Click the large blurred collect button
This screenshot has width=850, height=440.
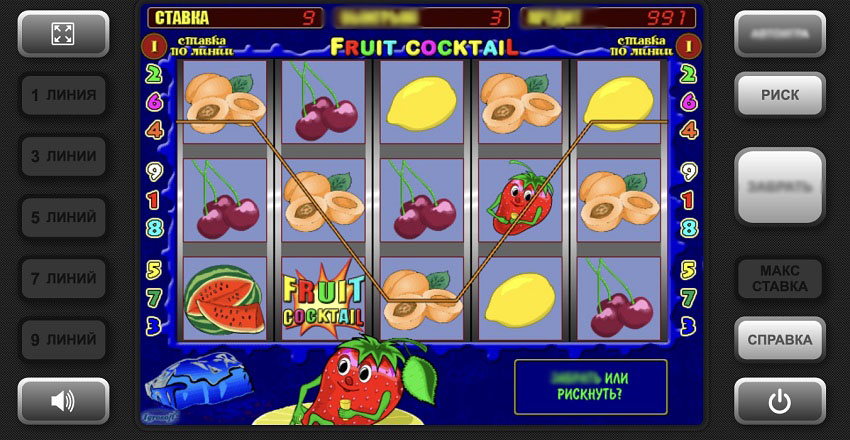tap(780, 187)
